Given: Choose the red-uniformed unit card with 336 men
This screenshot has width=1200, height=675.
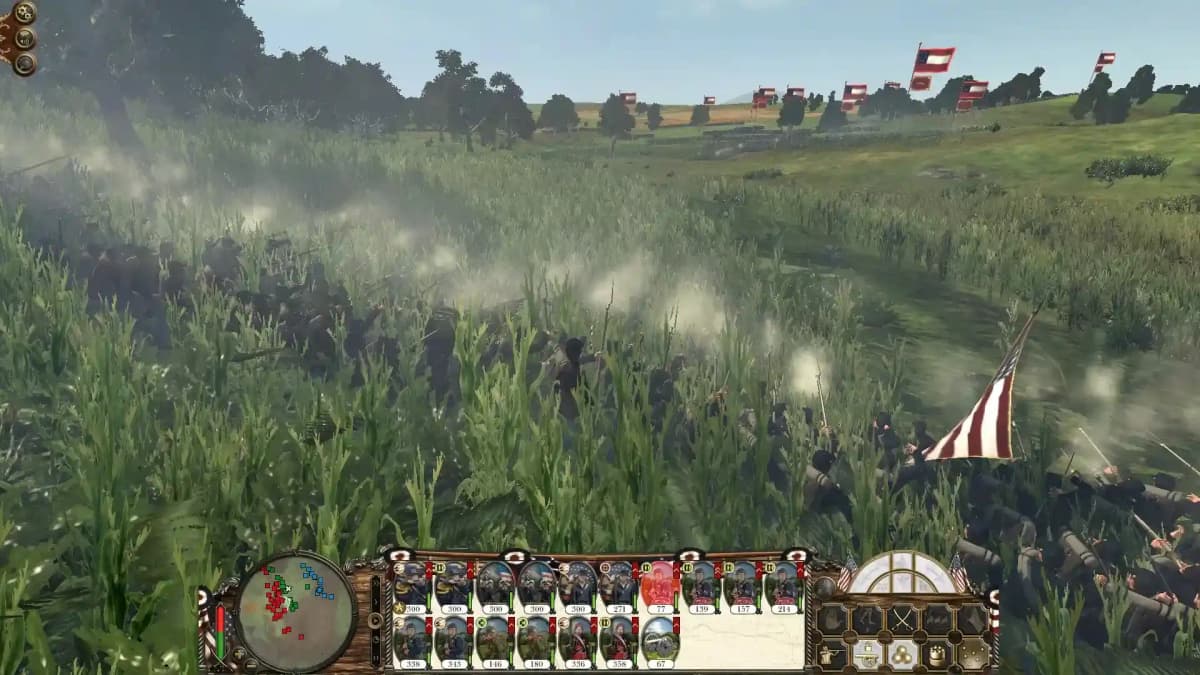Looking at the screenshot, I should (x=576, y=640).
